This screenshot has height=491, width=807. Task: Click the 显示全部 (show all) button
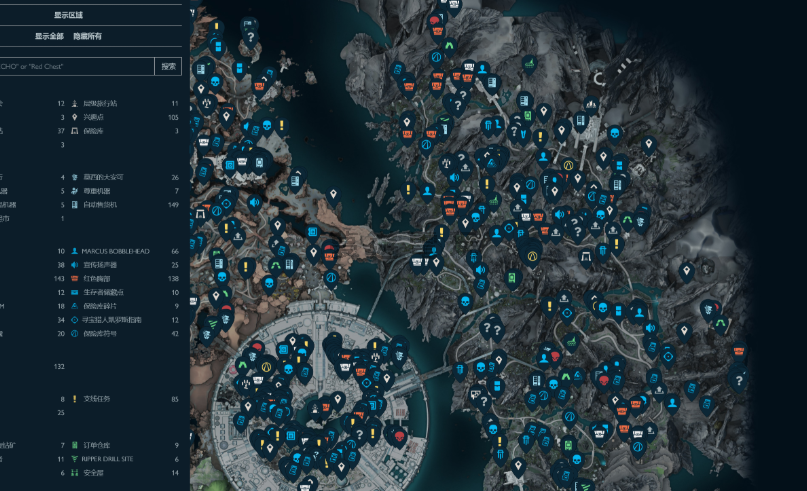49,36
